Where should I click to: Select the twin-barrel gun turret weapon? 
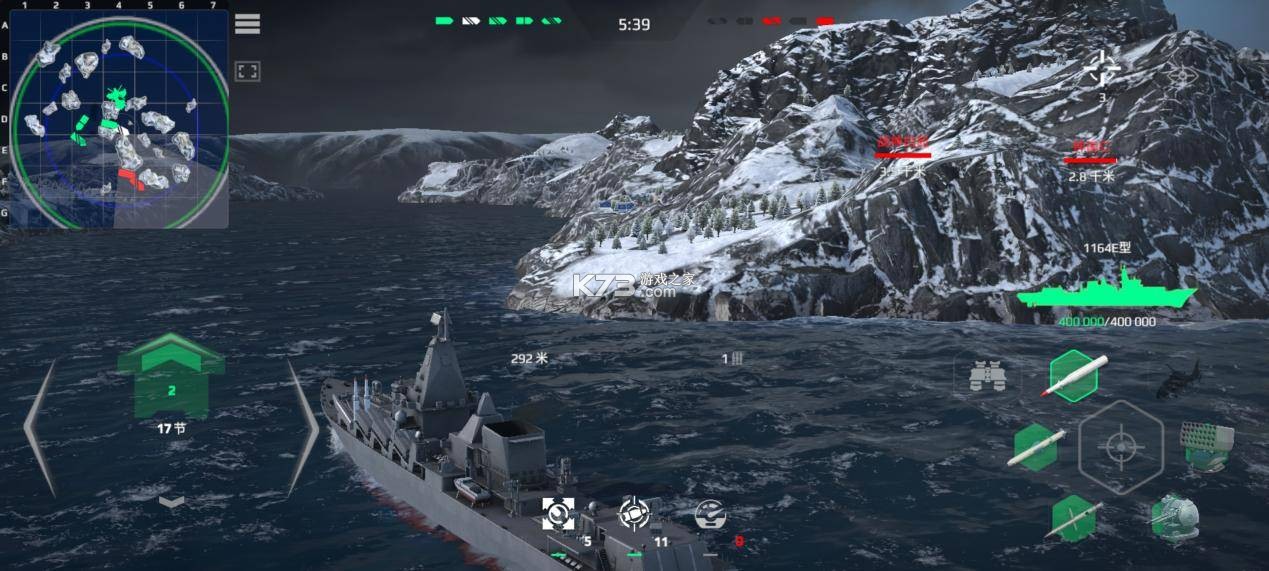tap(1174, 517)
